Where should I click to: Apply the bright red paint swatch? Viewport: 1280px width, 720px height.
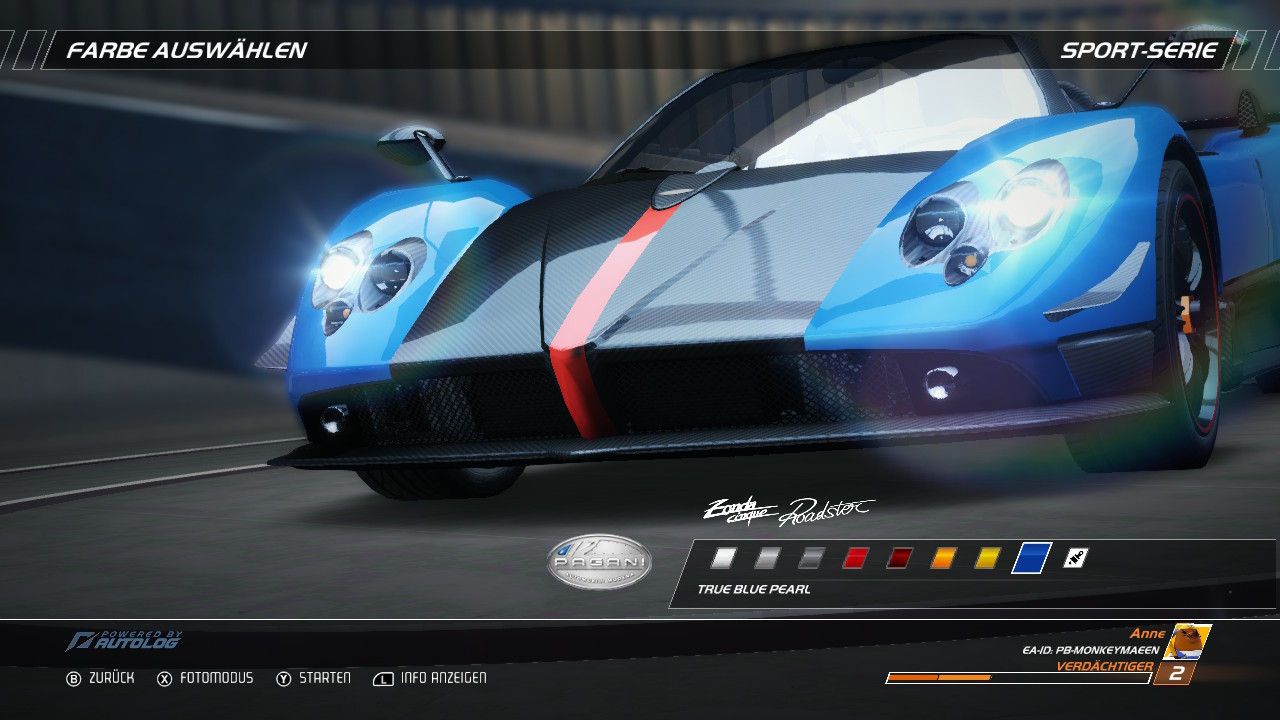[855, 558]
